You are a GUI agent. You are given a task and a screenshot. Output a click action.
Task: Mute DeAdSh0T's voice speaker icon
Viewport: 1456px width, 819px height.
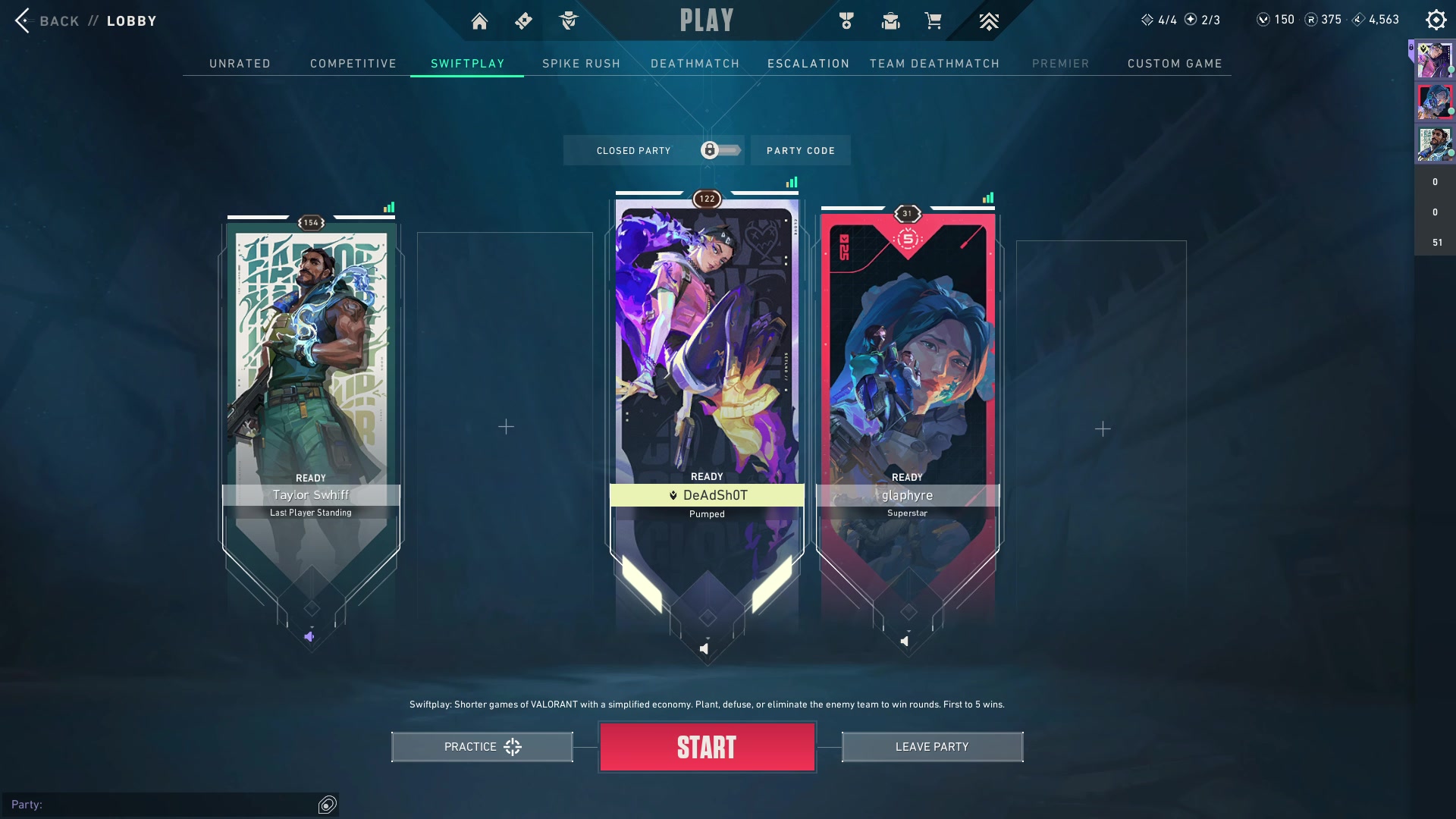(x=704, y=648)
